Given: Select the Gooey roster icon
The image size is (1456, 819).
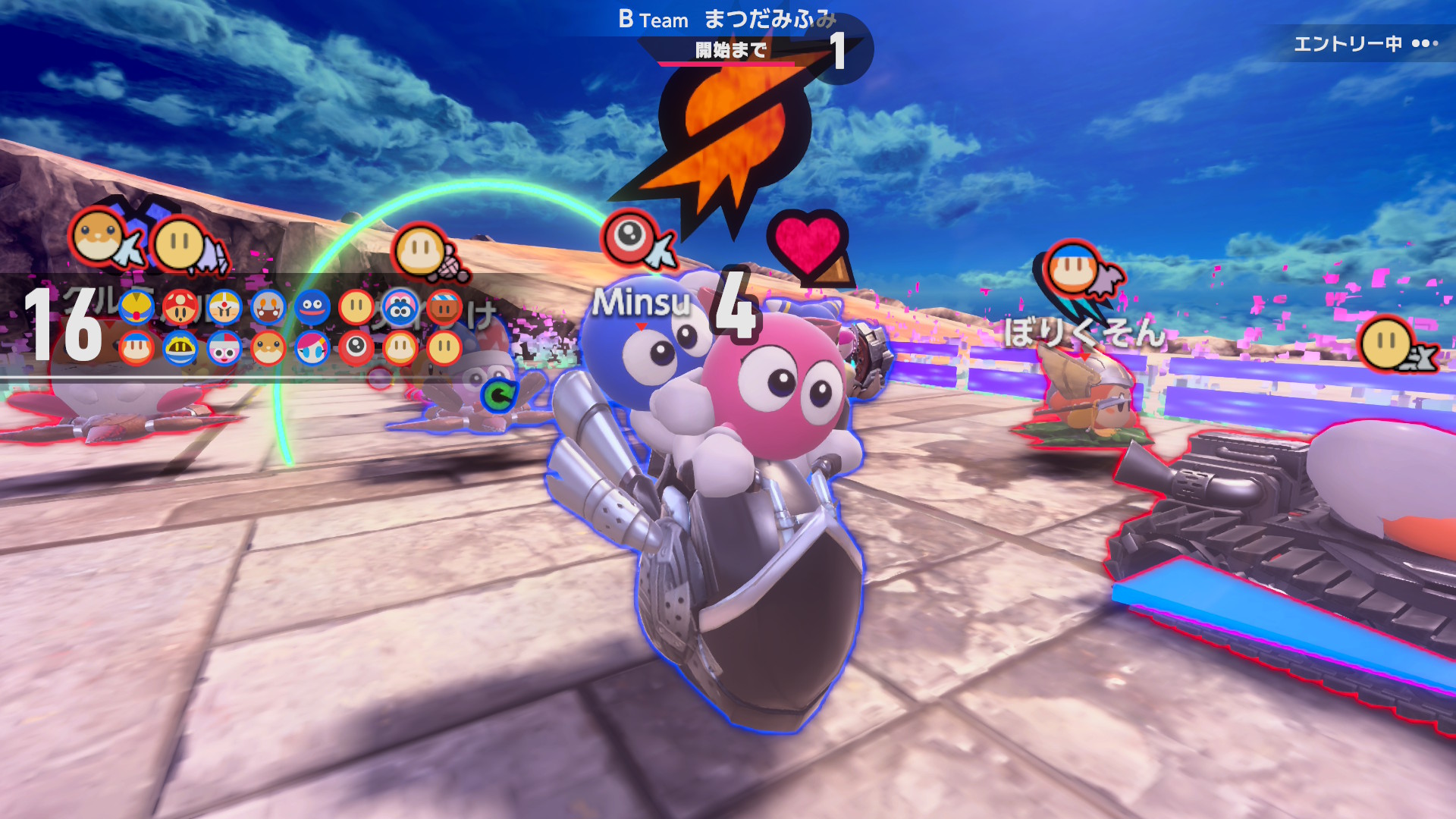Looking at the screenshot, I should coord(312,307).
